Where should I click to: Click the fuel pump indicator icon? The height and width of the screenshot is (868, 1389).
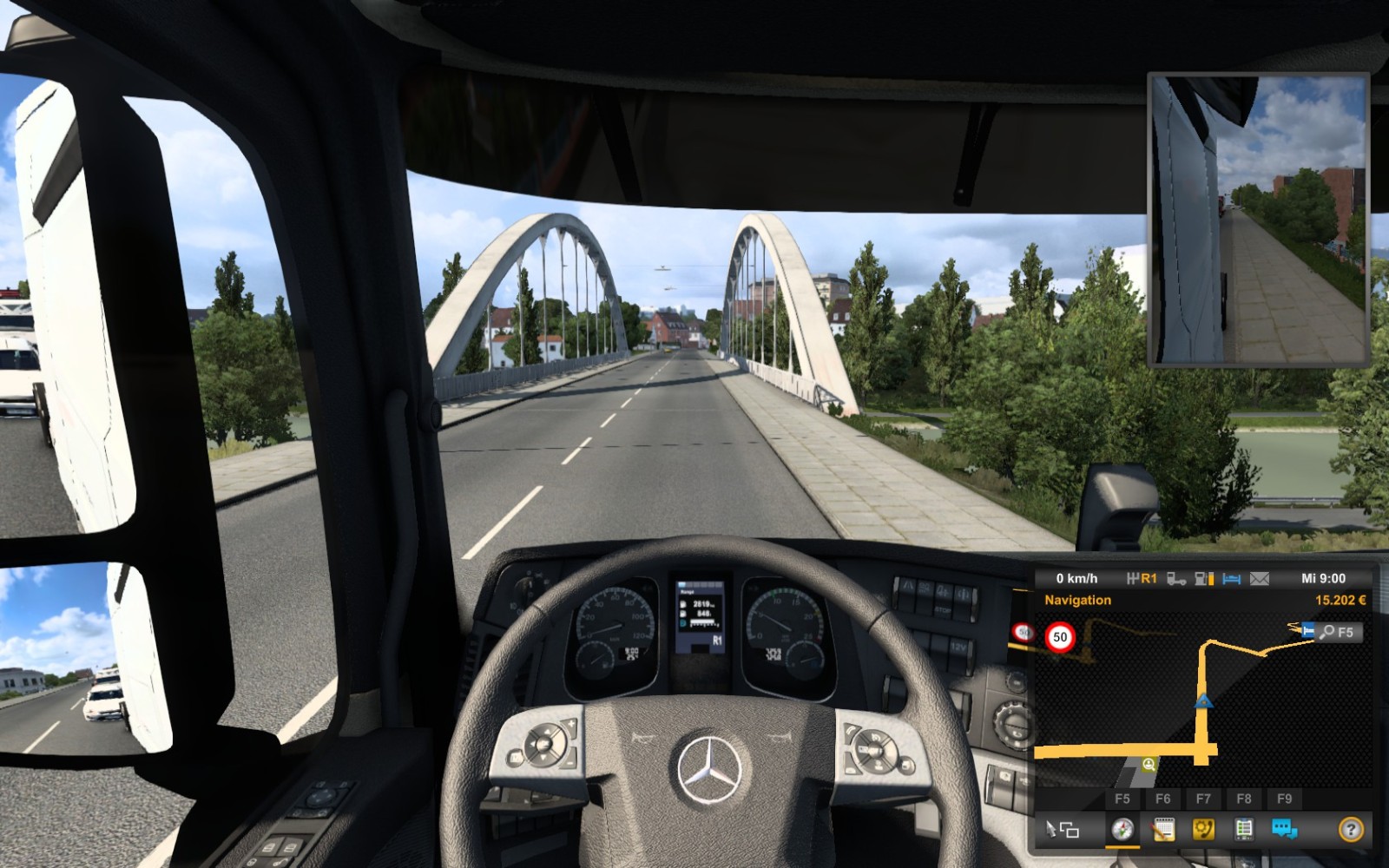[1203, 578]
